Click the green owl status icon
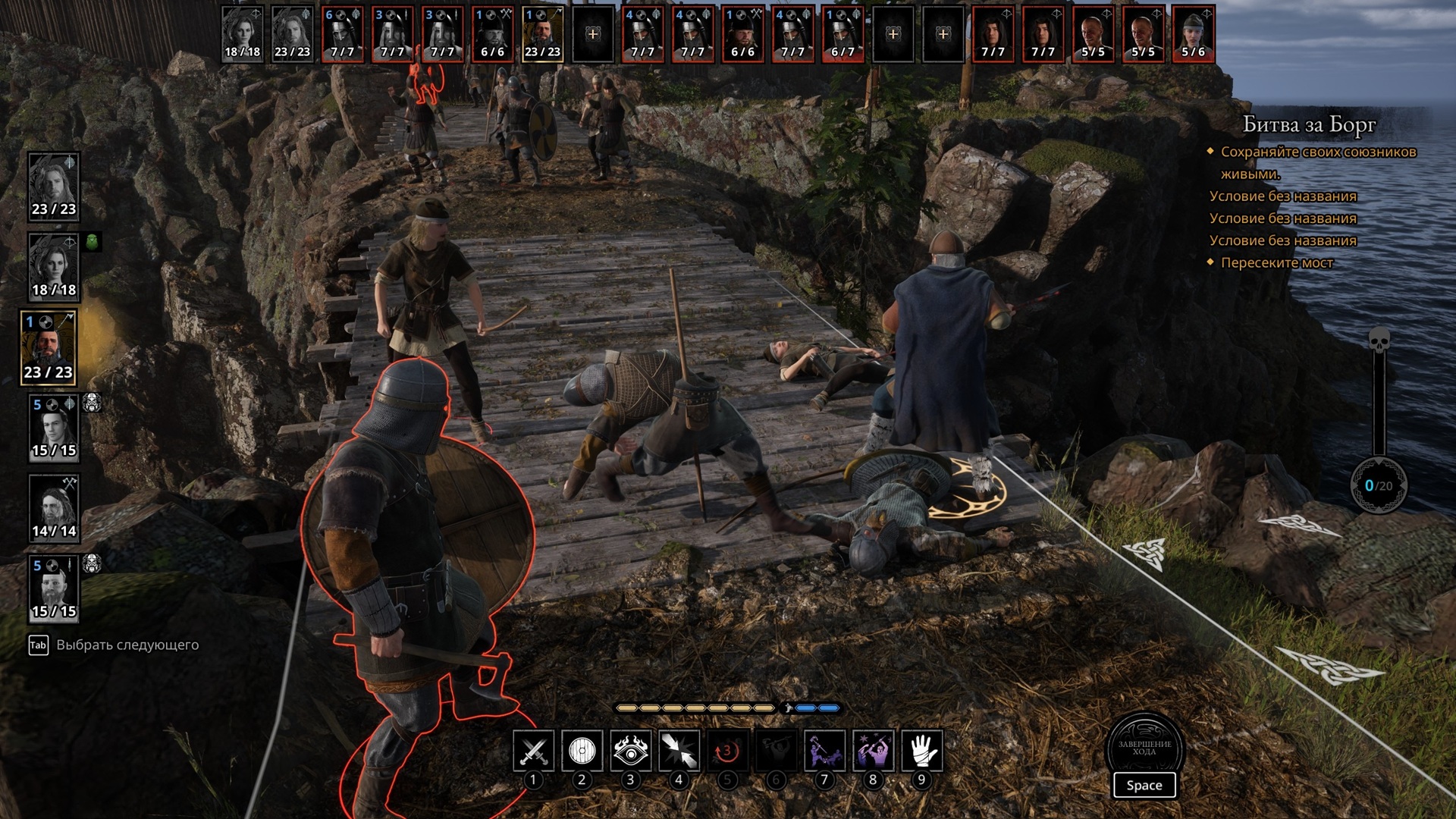 pyautogui.click(x=92, y=242)
